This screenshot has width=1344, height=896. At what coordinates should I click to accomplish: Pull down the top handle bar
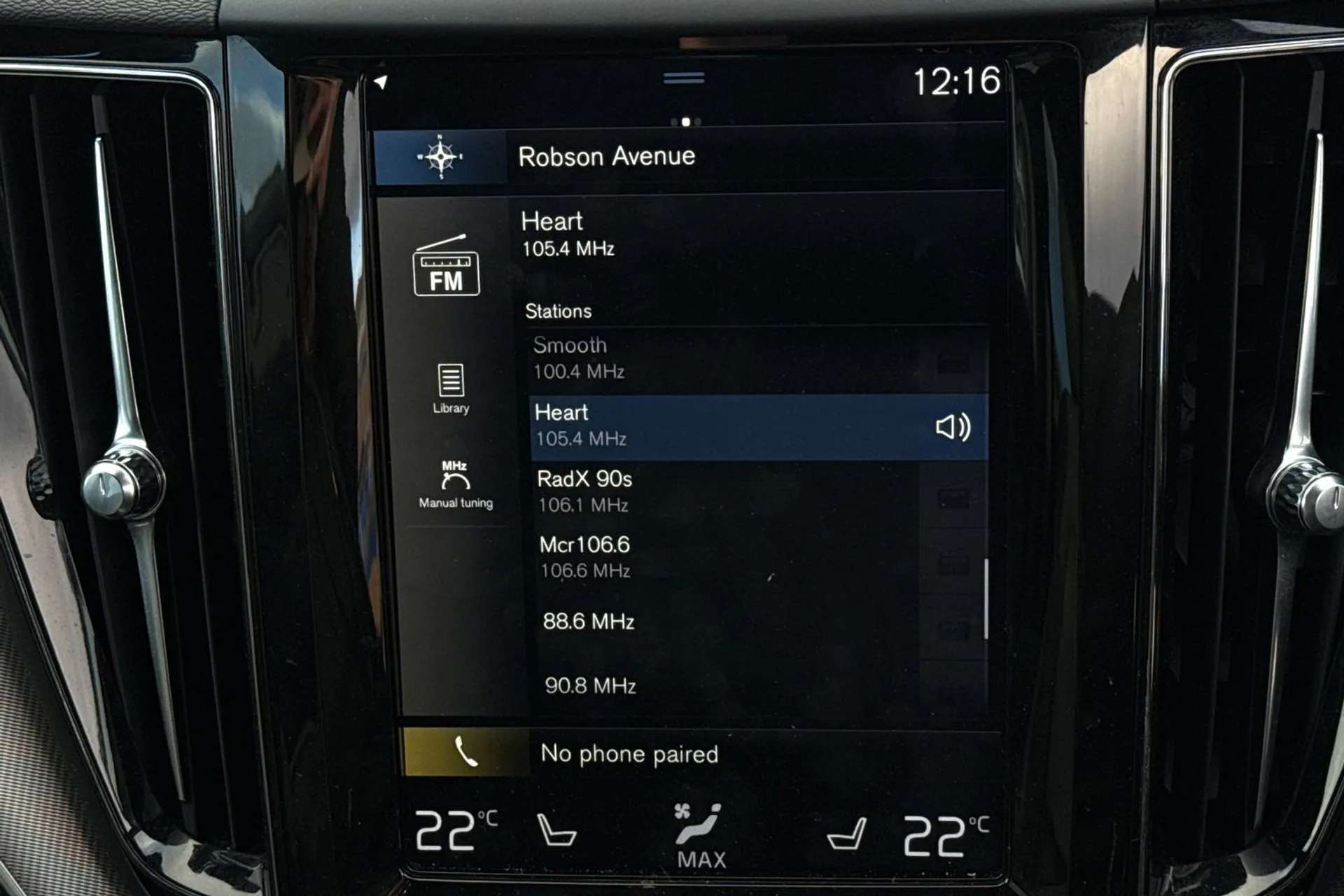pyautogui.click(x=684, y=78)
